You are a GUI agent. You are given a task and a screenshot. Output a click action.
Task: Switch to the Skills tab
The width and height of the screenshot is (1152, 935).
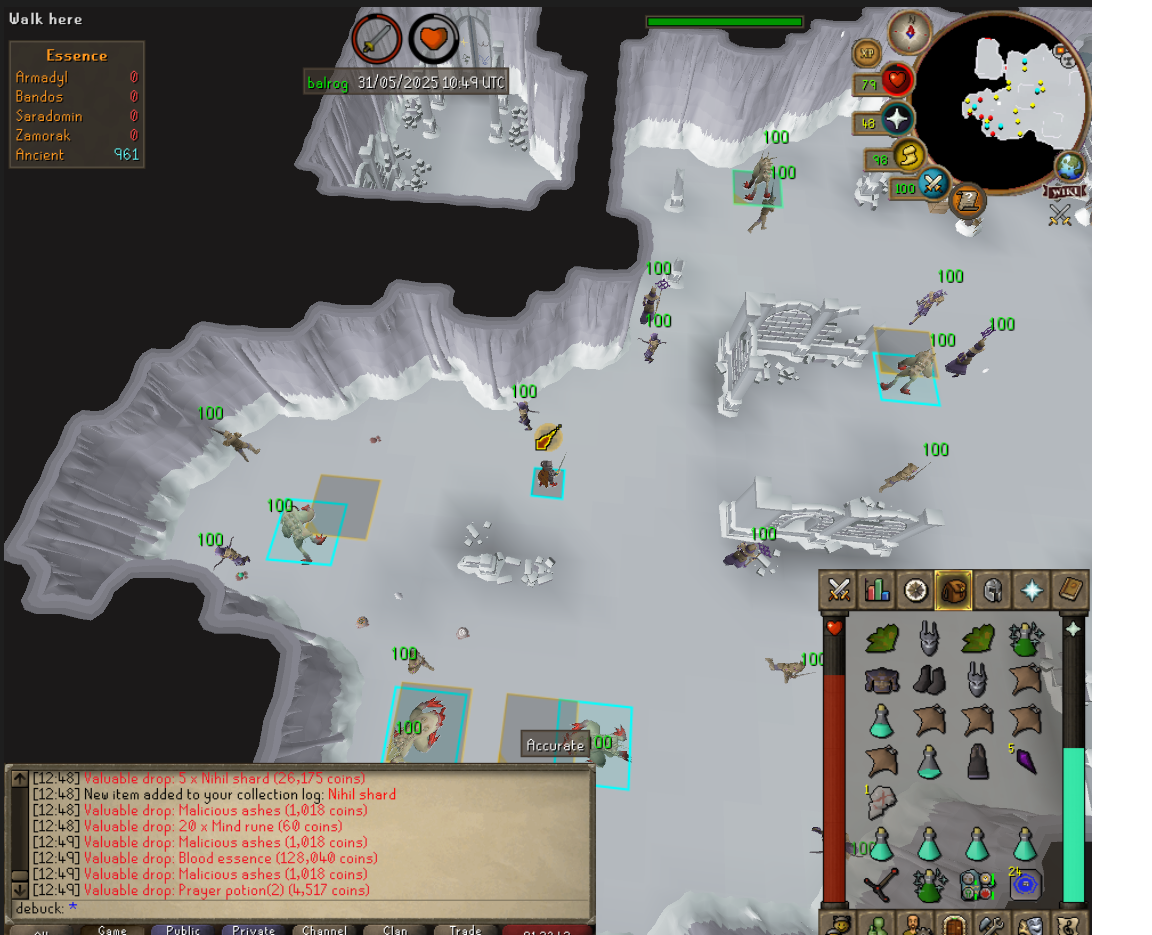click(877, 590)
